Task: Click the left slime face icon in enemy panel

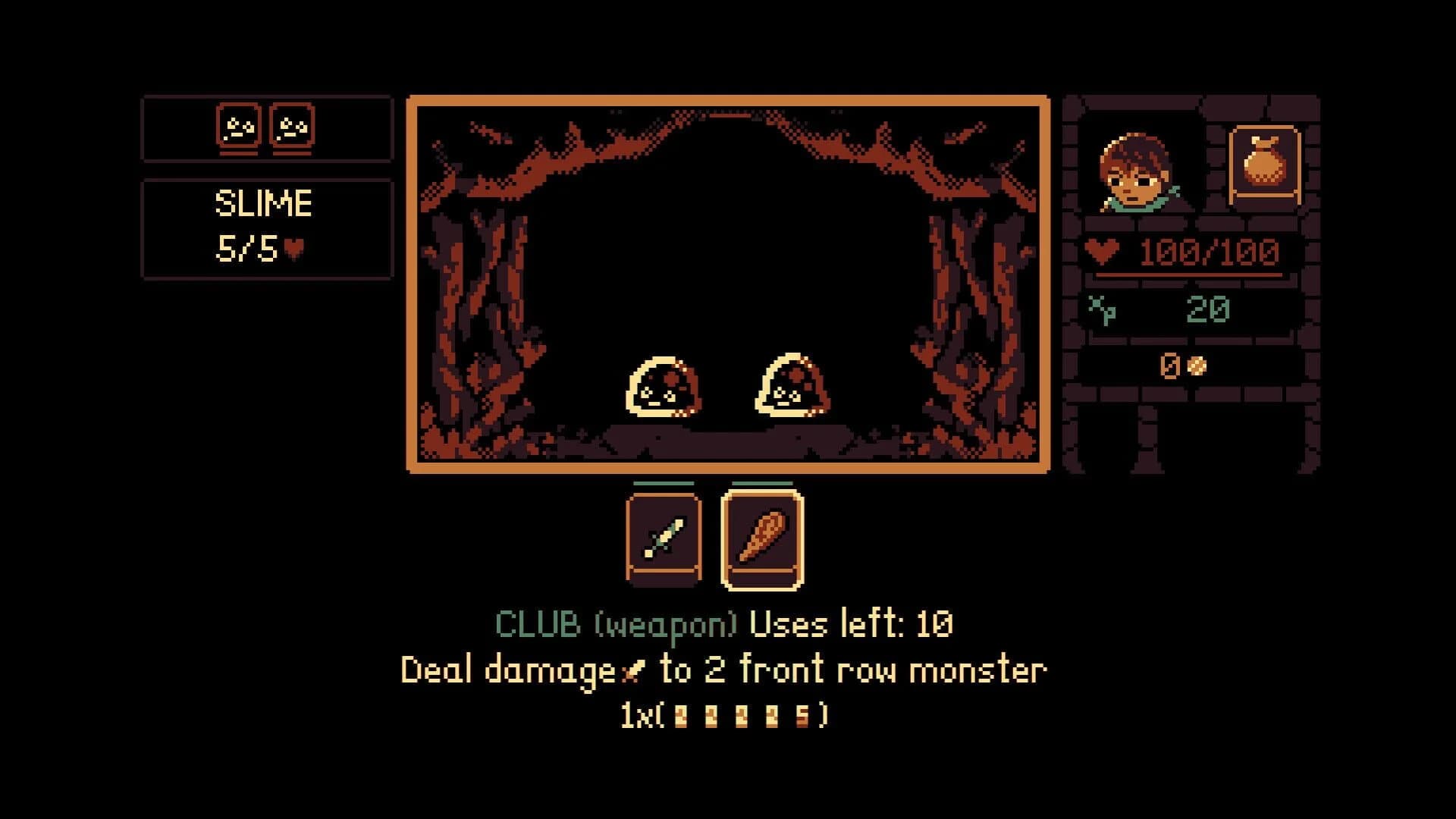Action: tap(237, 126)
